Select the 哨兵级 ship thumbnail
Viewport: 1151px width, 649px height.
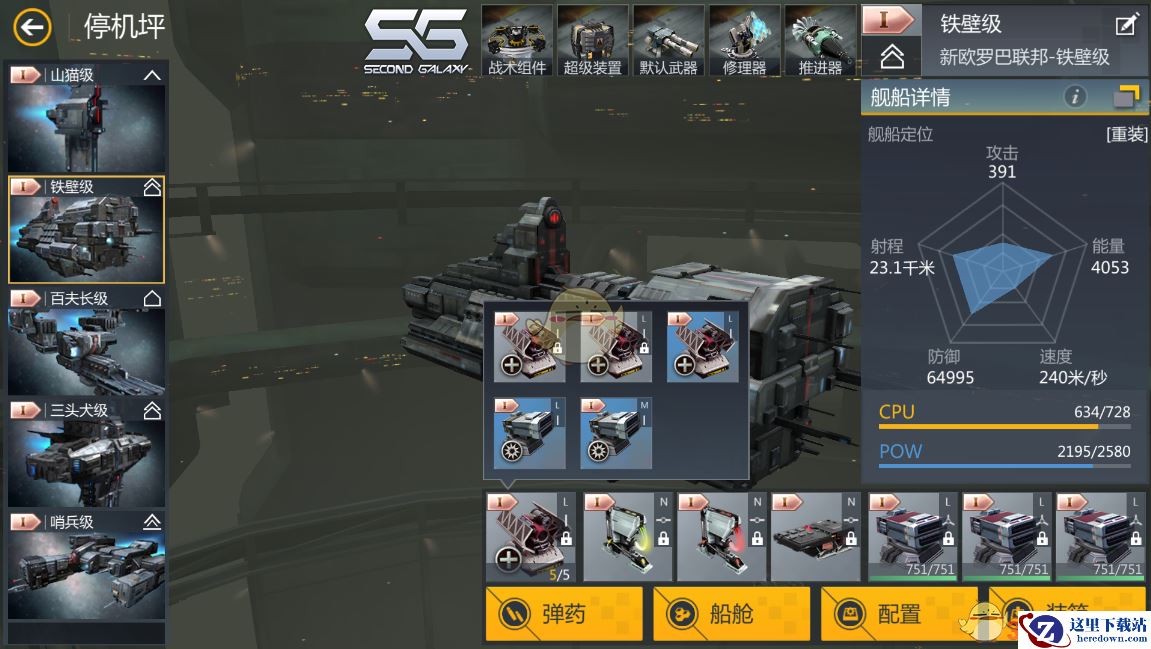(87, 566)
